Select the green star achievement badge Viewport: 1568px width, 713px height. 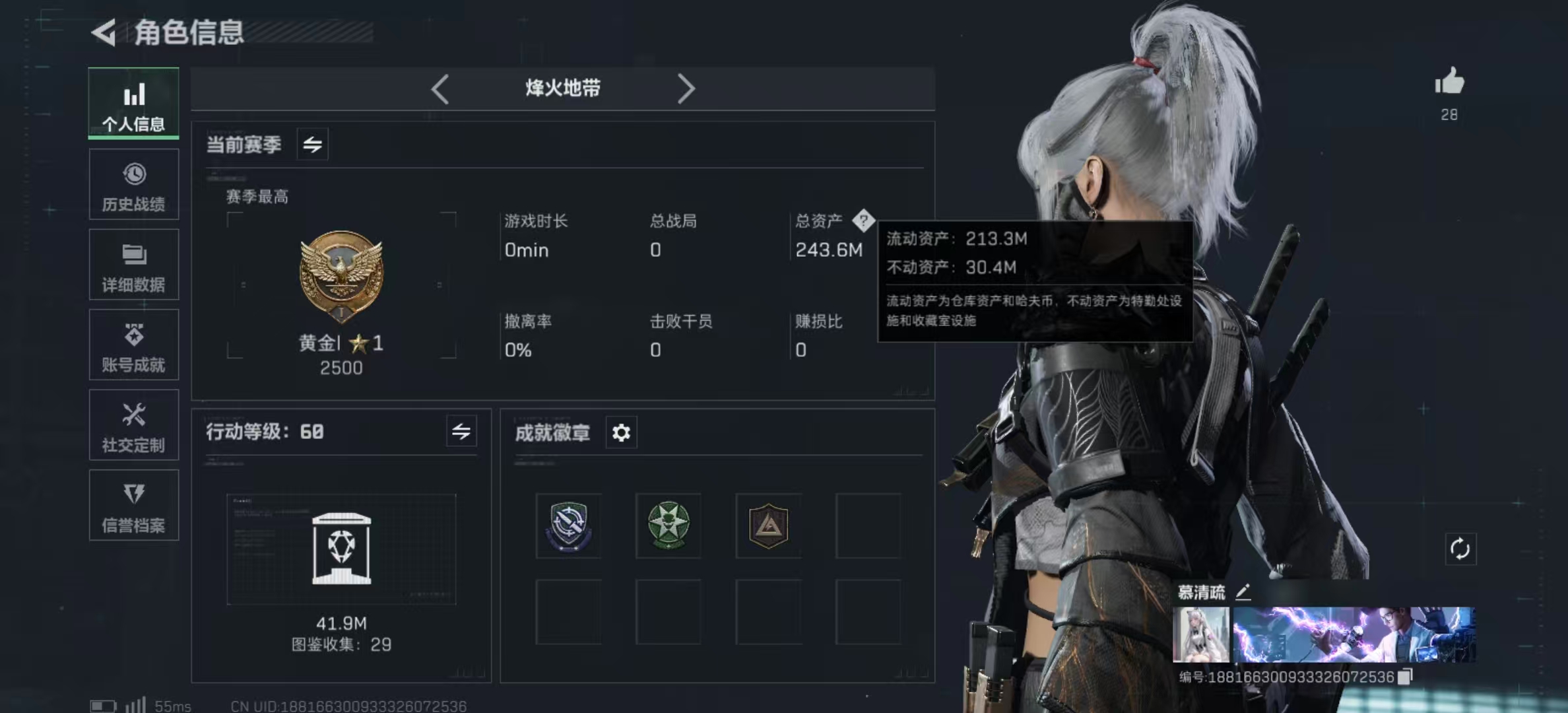pos(669,526)
